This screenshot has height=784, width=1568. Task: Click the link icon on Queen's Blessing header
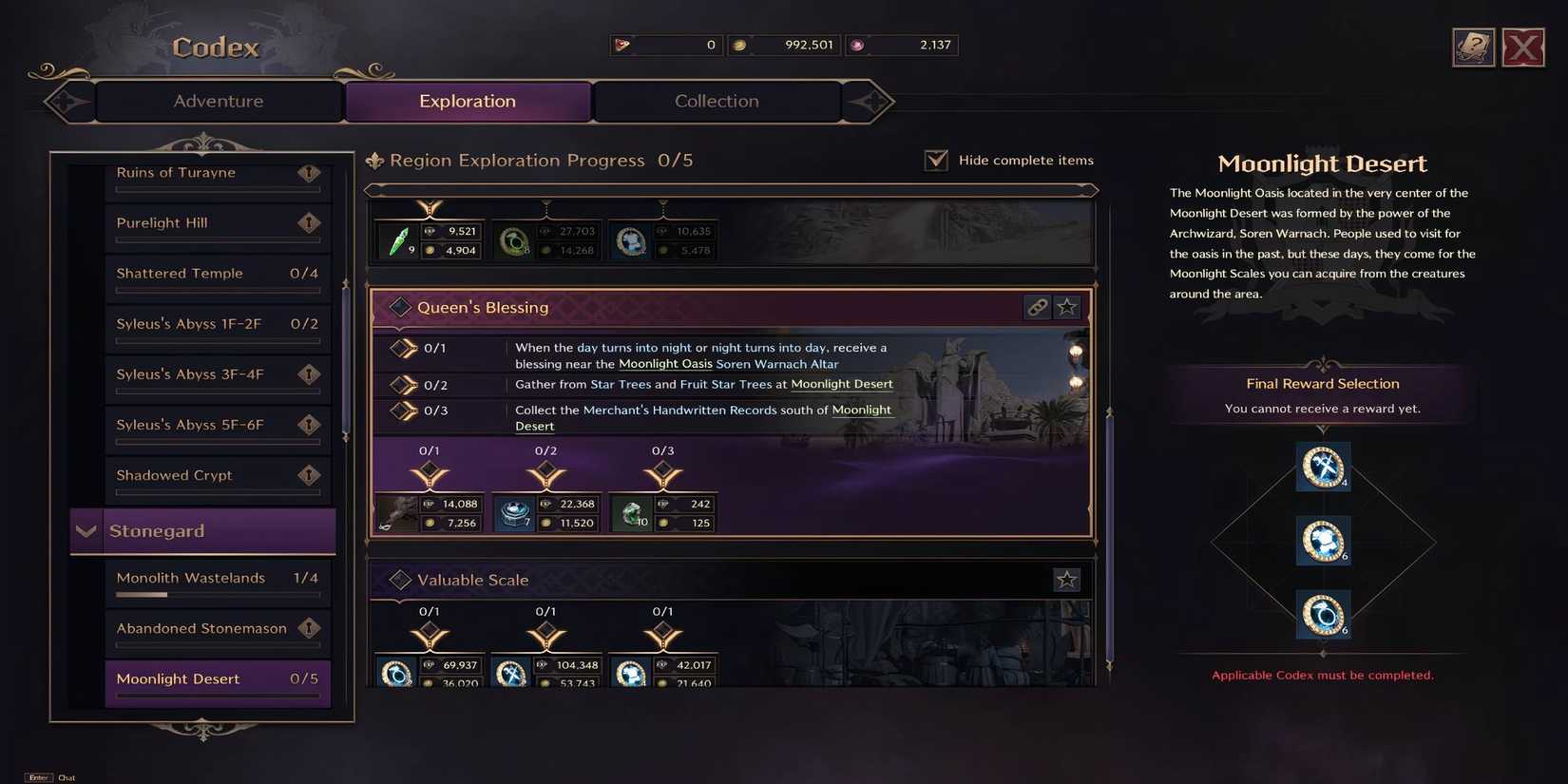[x=1038, y=307]
